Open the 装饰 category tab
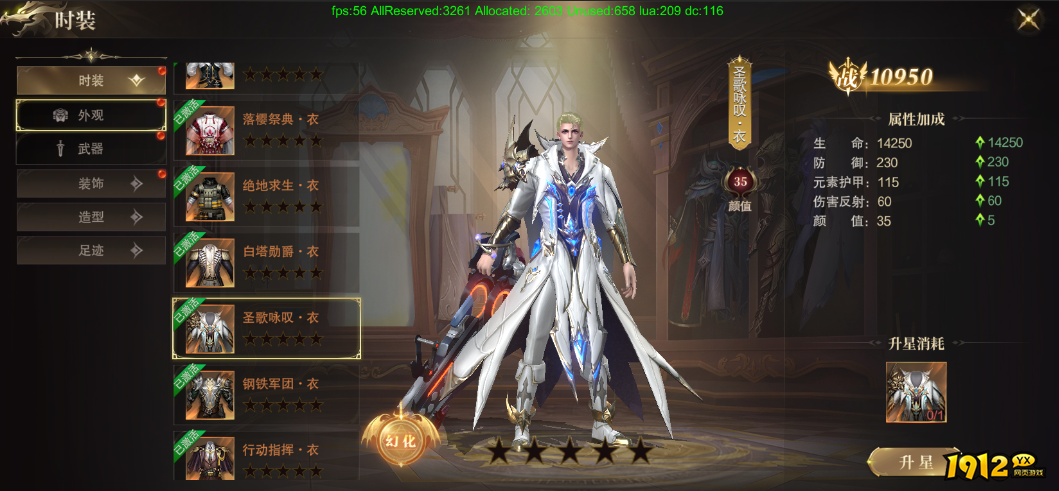Image resolution: width=1059 pixels, height=491 pixels. [91, 184]
